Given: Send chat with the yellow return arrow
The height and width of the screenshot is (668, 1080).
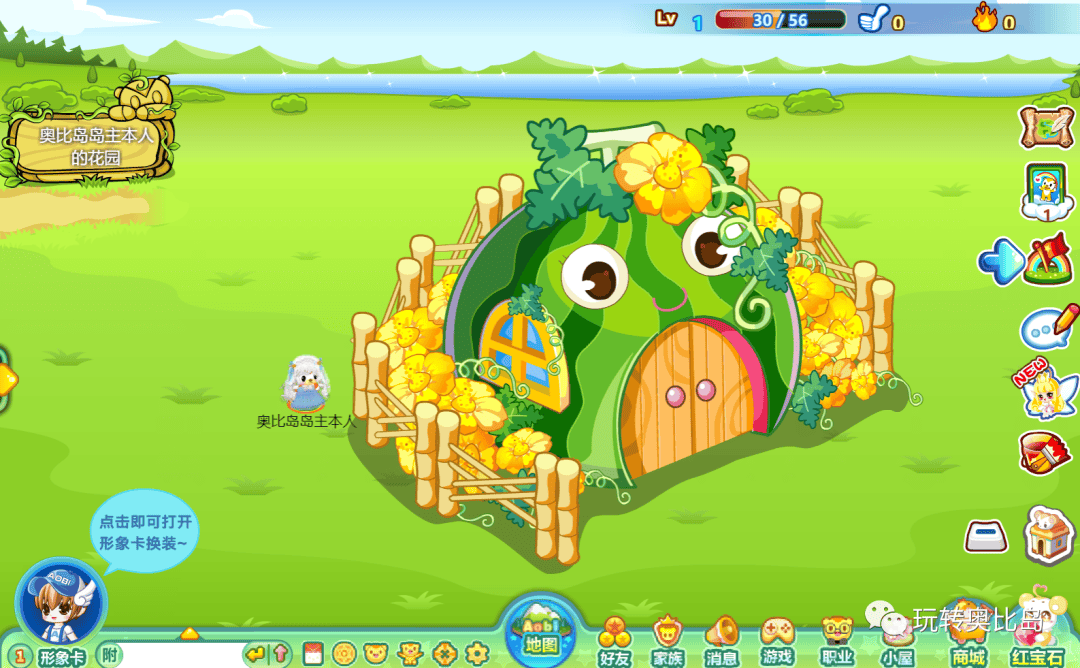Looking at the screenshot, I should tap(256, 655).
